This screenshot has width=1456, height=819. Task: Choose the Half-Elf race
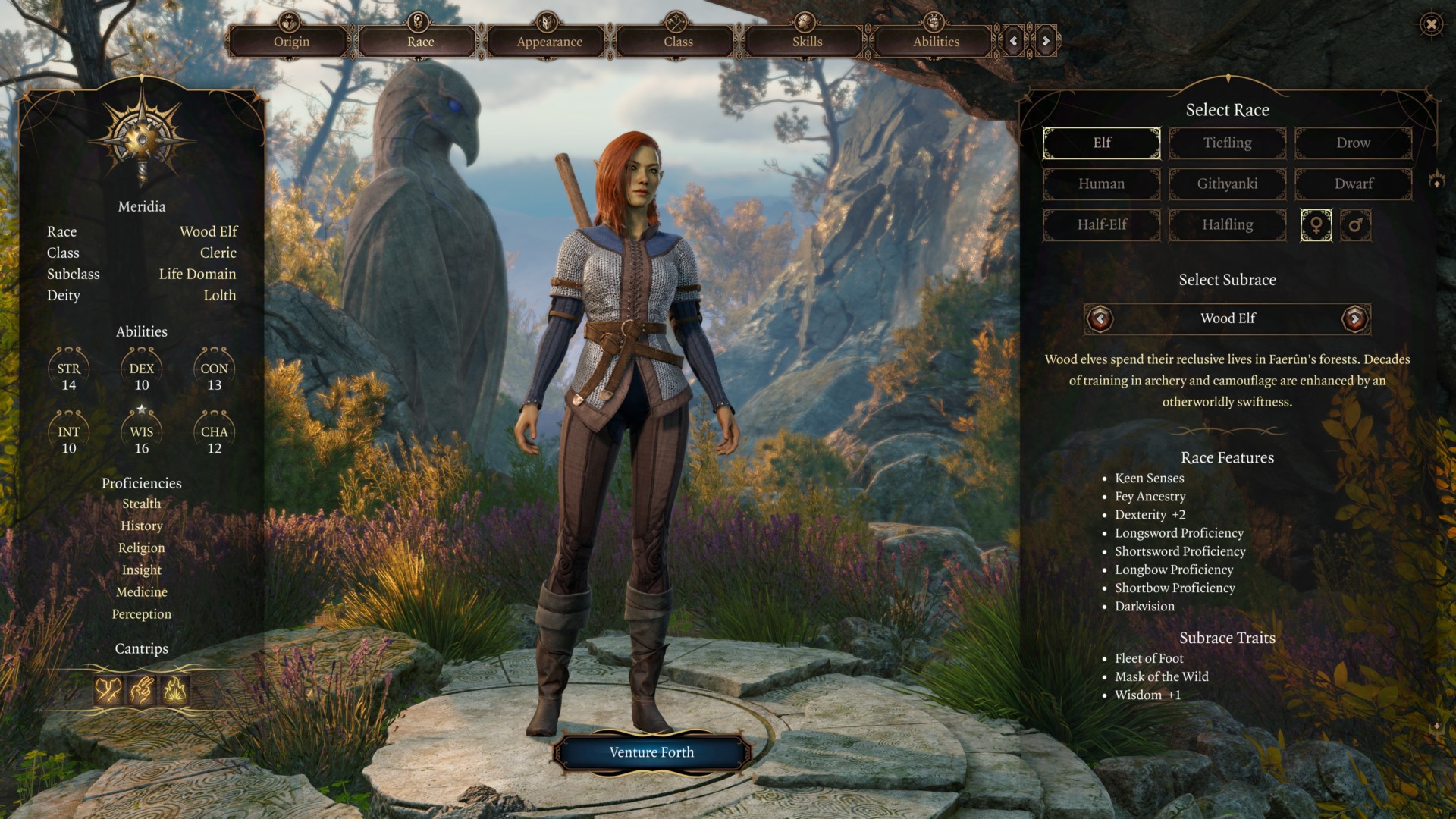pyautogui.click(x=1101, y=224)
